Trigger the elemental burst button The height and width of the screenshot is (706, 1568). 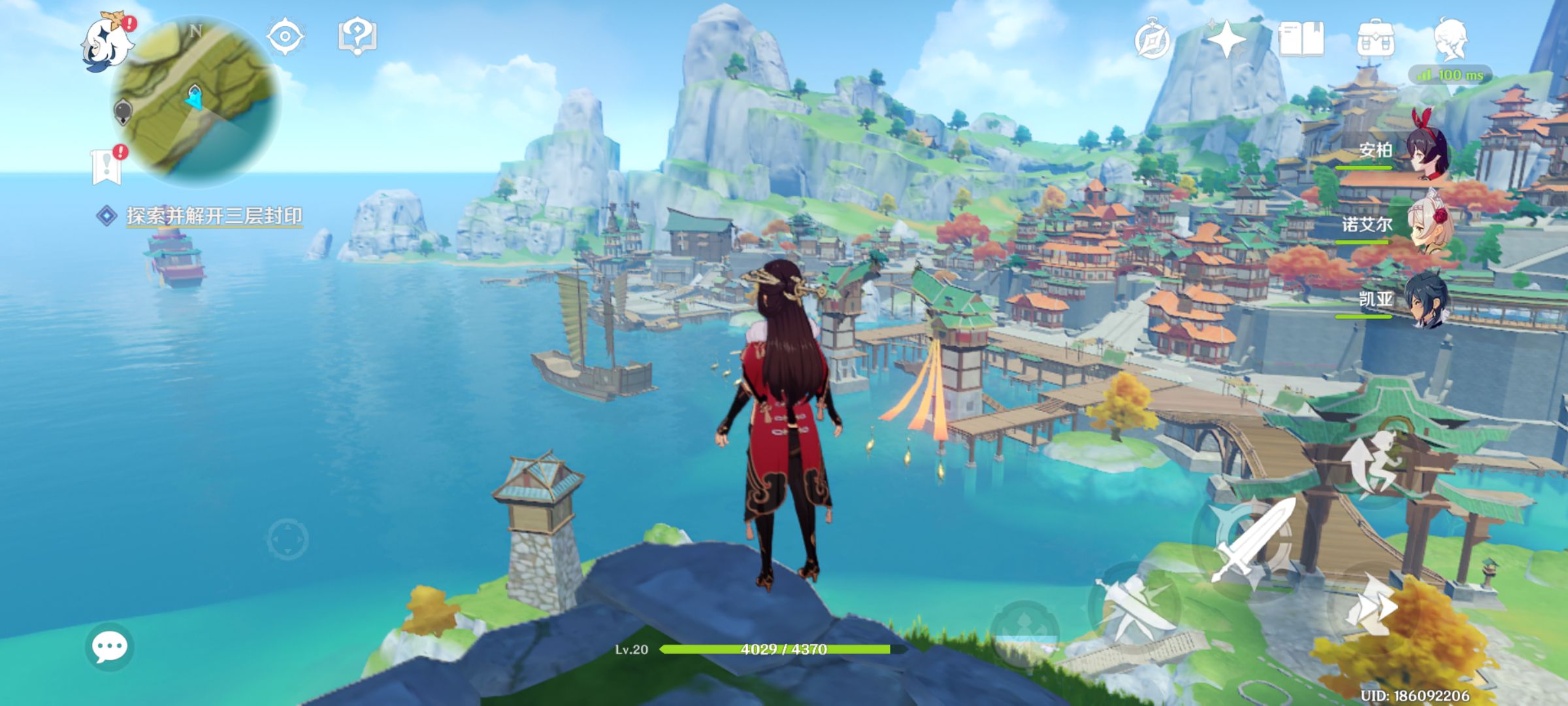[1024, 631]
